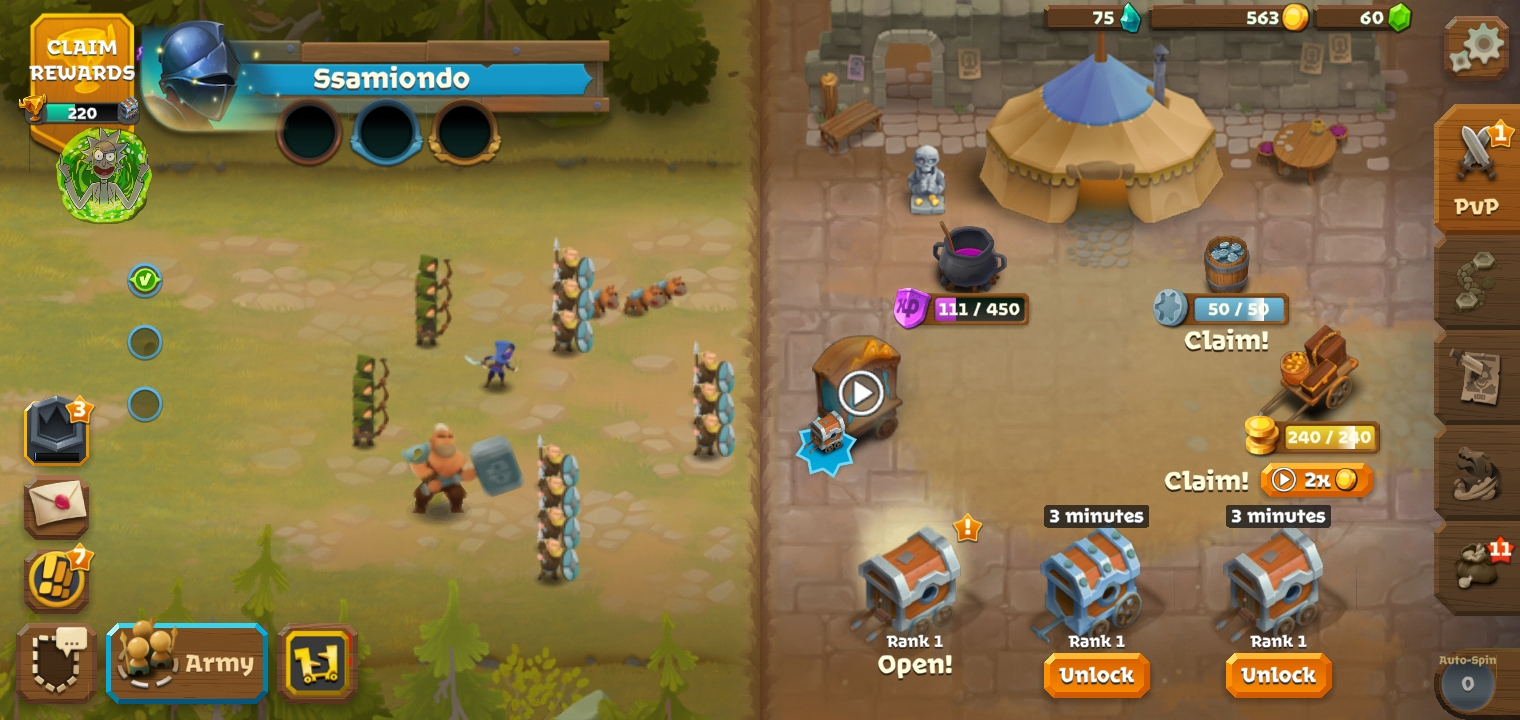Open the mailbox envelope icon

pyautogui.click(x=57, y=506)
